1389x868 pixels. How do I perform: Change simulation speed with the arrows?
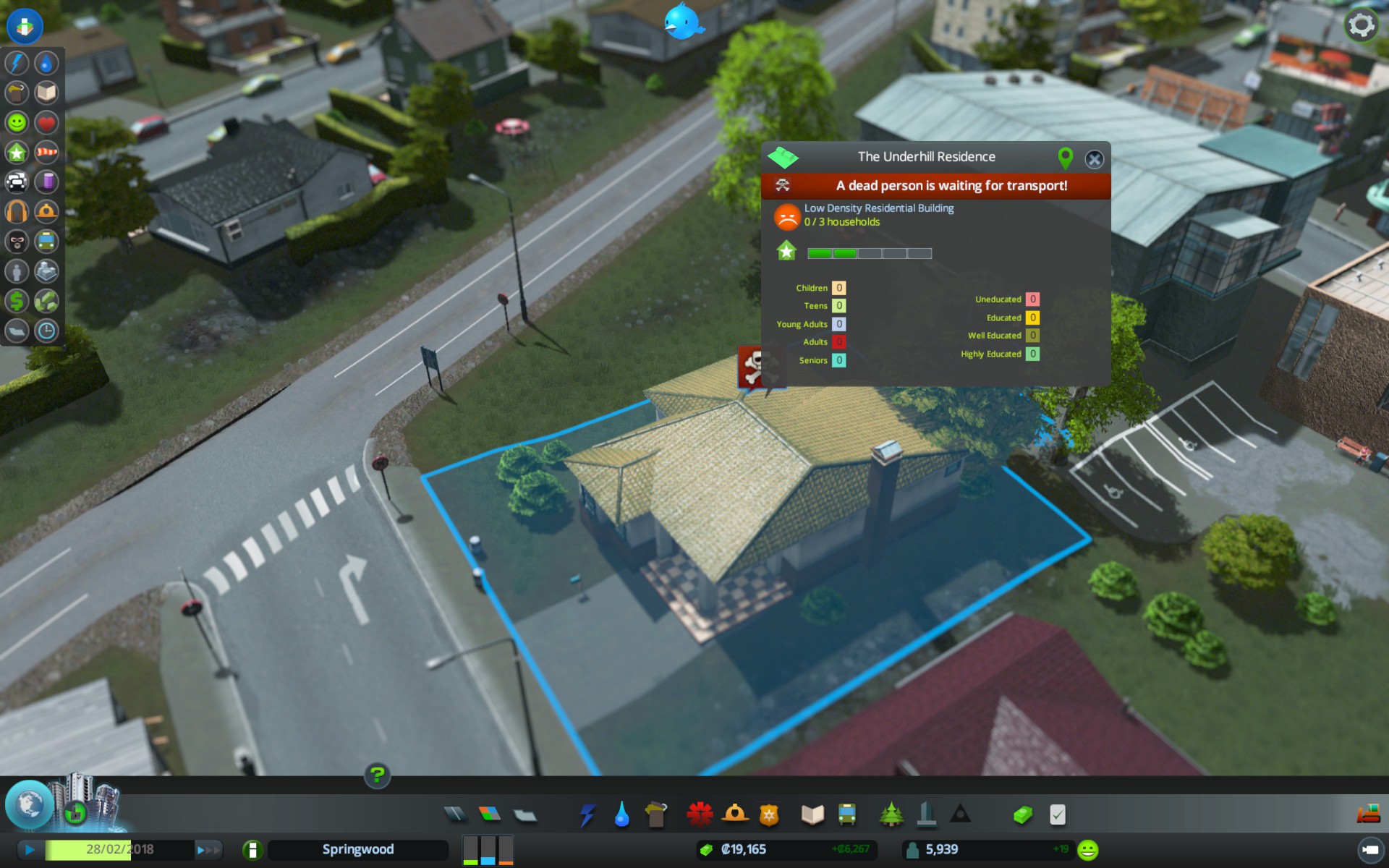[x=207, y=850]
